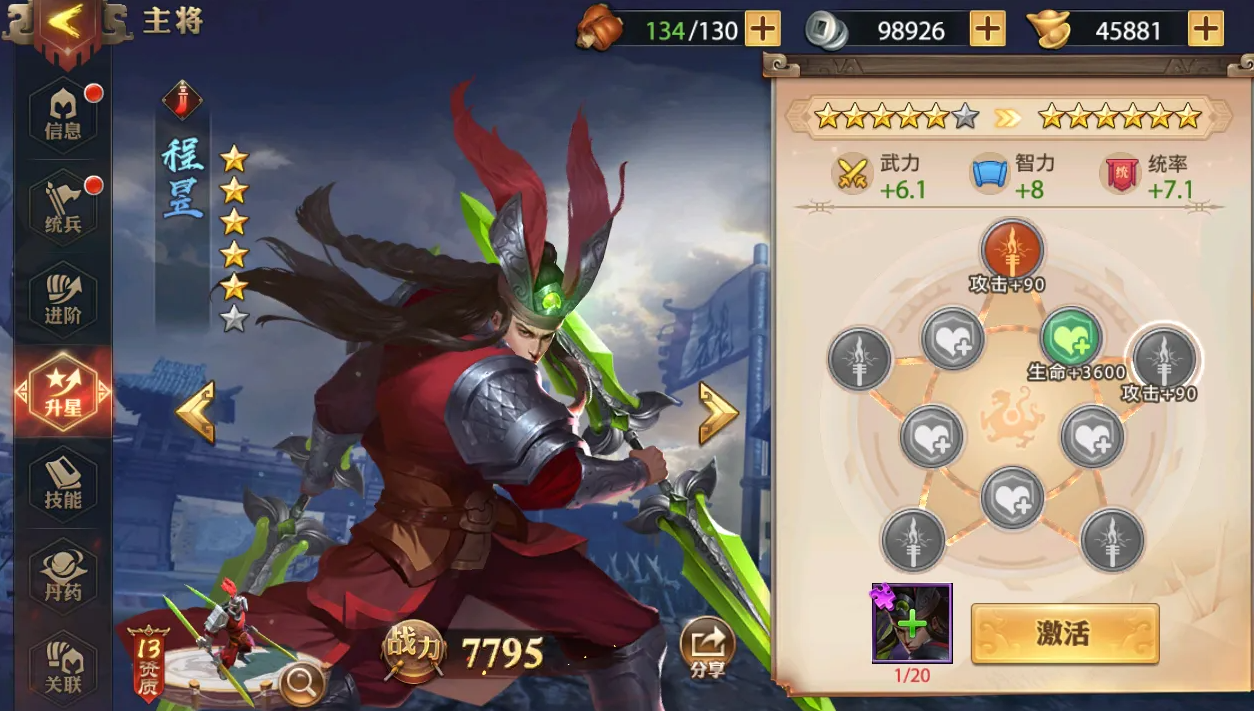Add silver coins with the plus button beside 98926
Image resolution: width=1254 pixels, height=711 pixels.
[x=988, y=29]
